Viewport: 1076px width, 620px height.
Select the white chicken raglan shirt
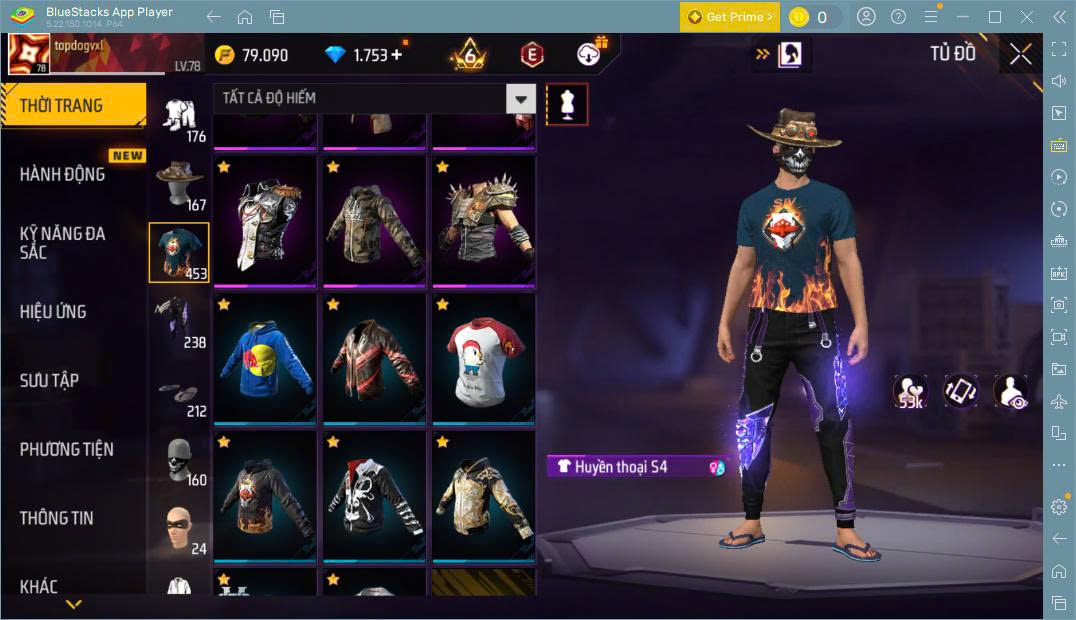(x=483, y=357)
